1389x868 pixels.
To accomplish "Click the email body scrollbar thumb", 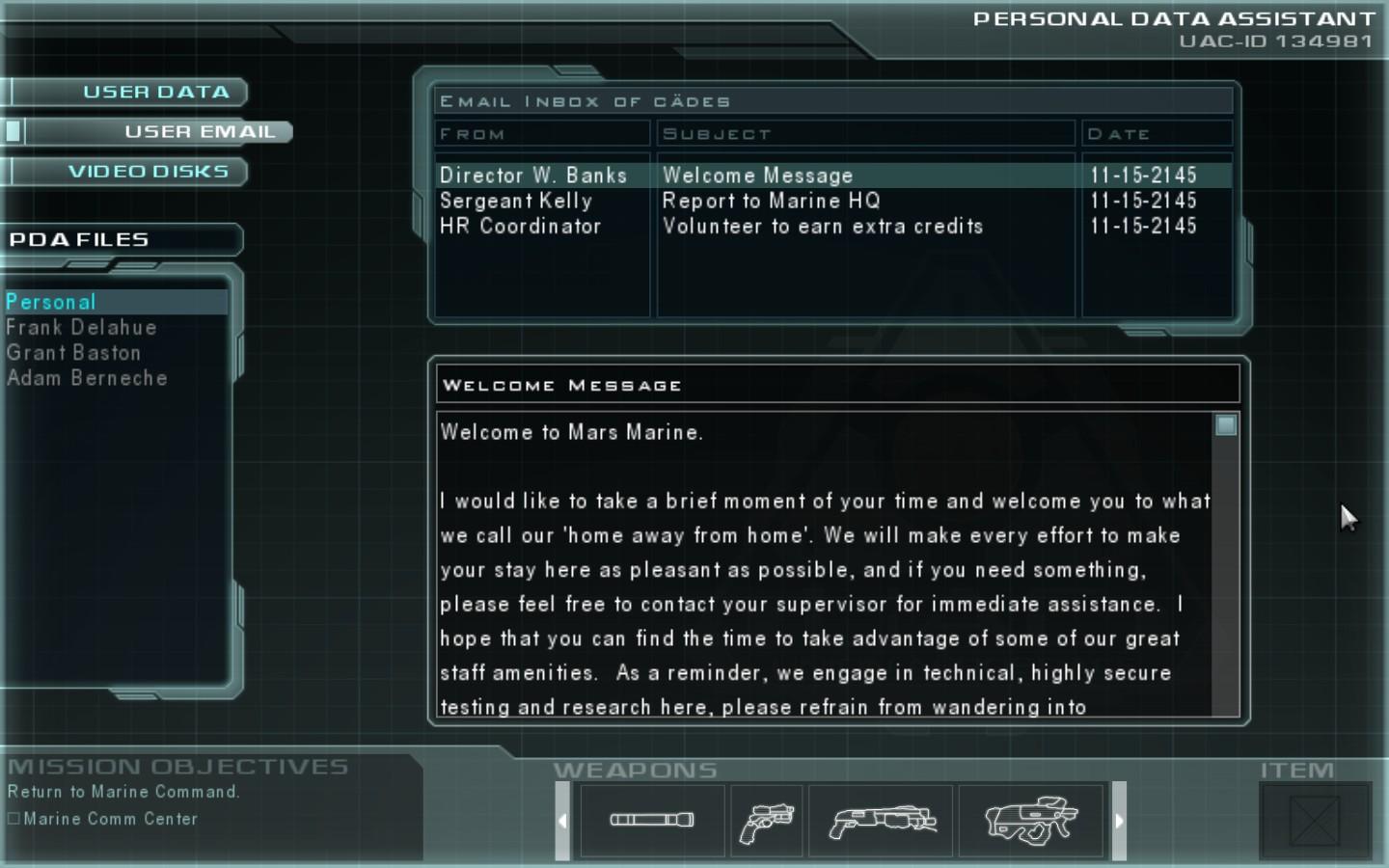I will point(1225,425).
